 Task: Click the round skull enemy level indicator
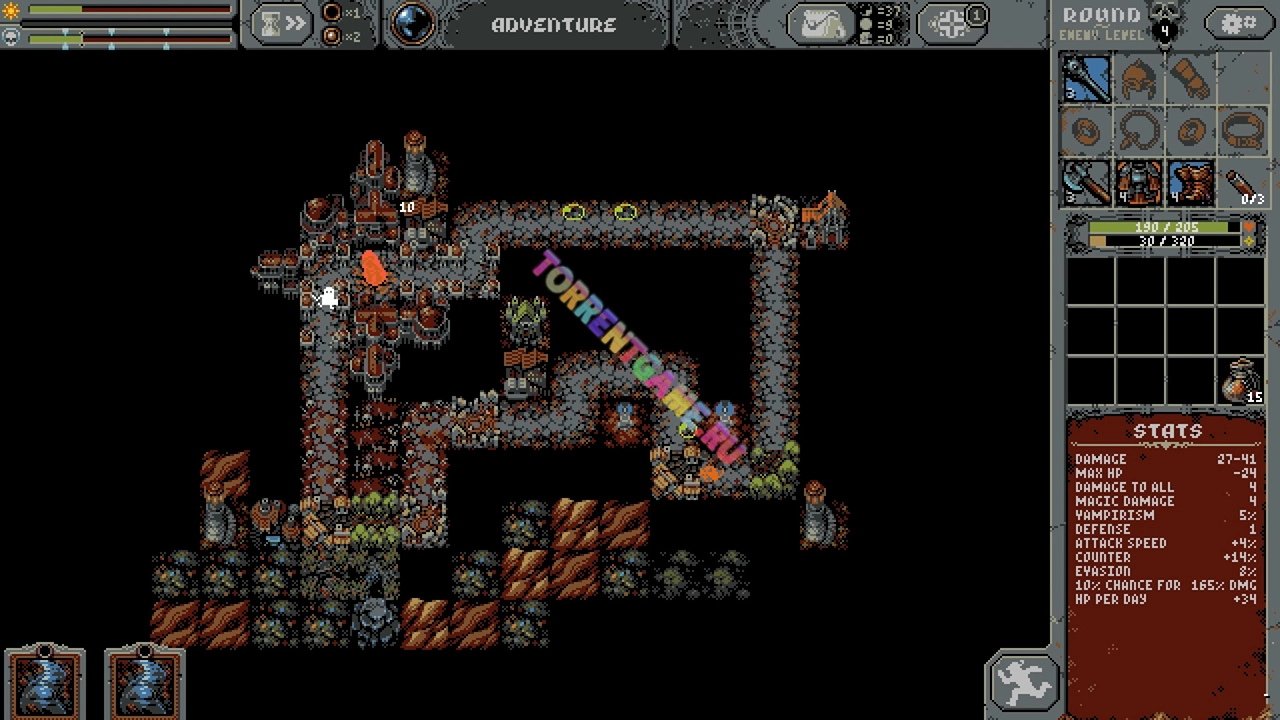[x=1164, y=22]
